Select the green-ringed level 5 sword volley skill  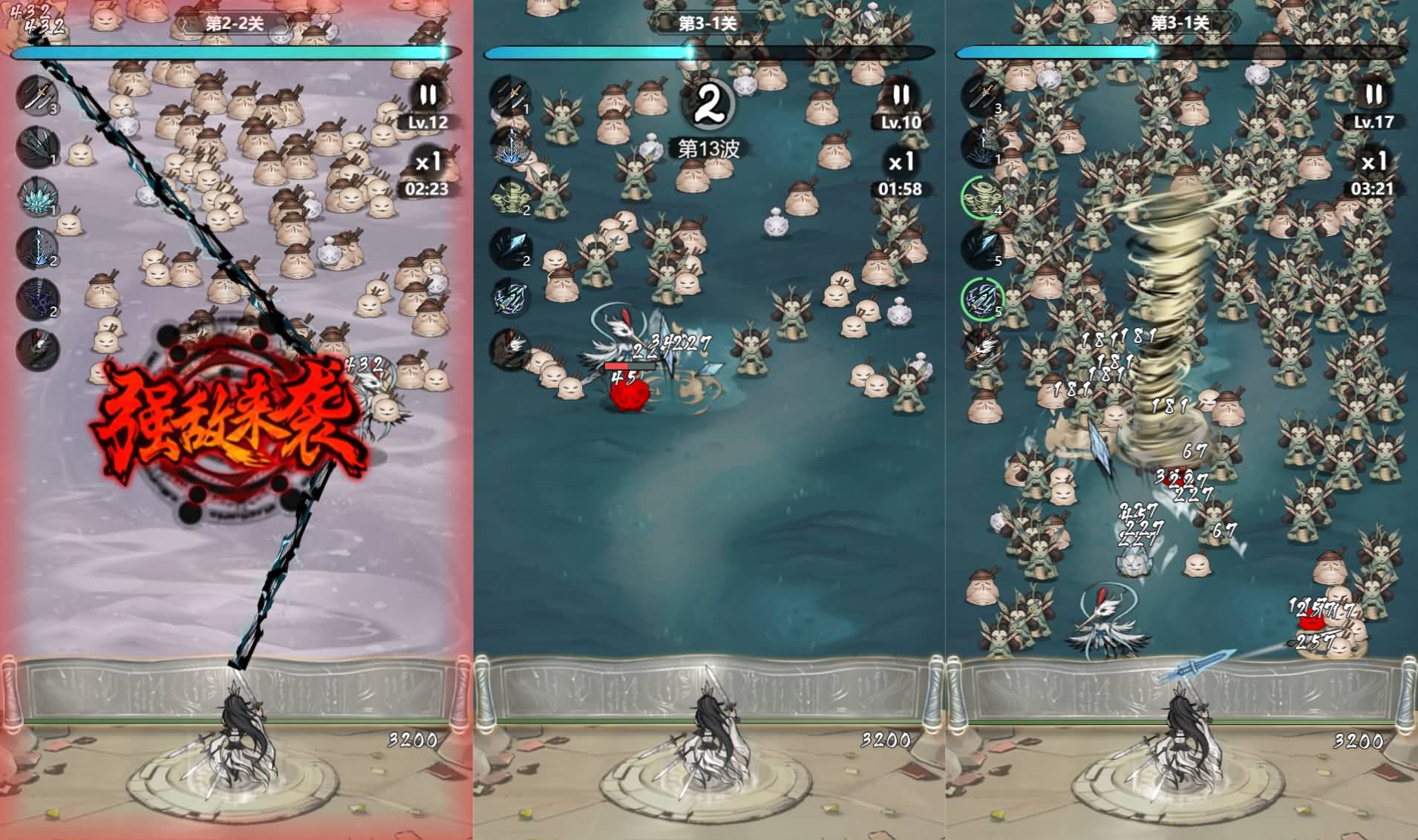point(982,298)
